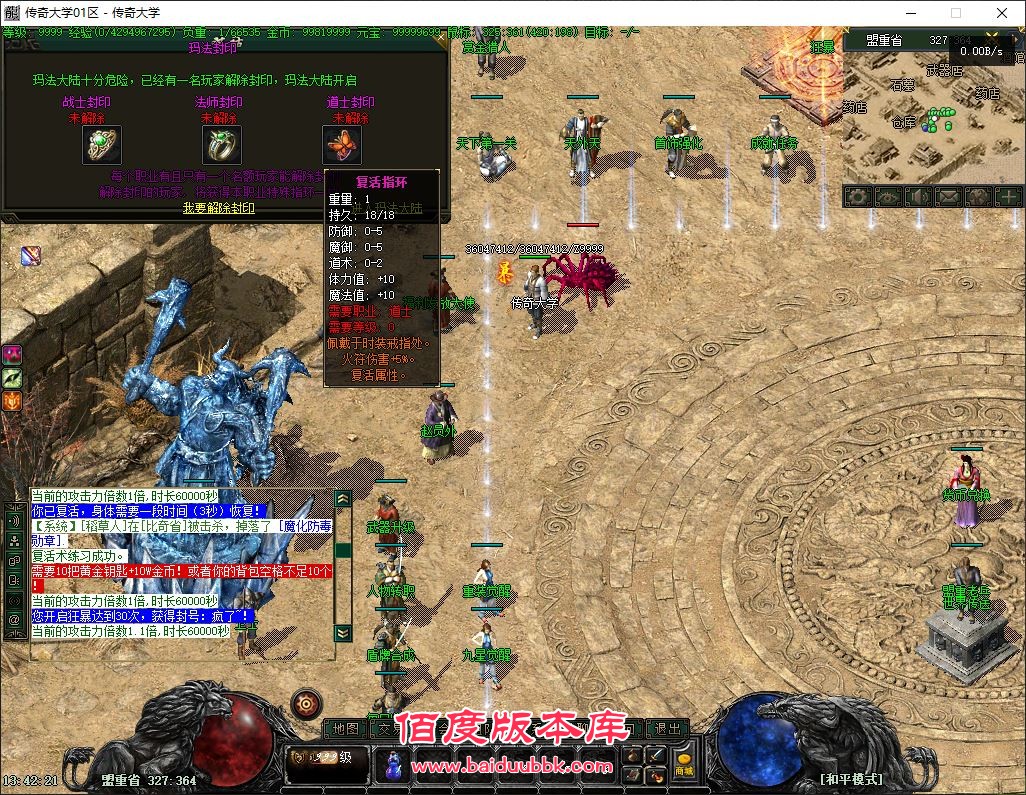The height and width of the screenshot is (795, 1026).
Task: Toggle the minimap eye button
Action: (888, 197)
